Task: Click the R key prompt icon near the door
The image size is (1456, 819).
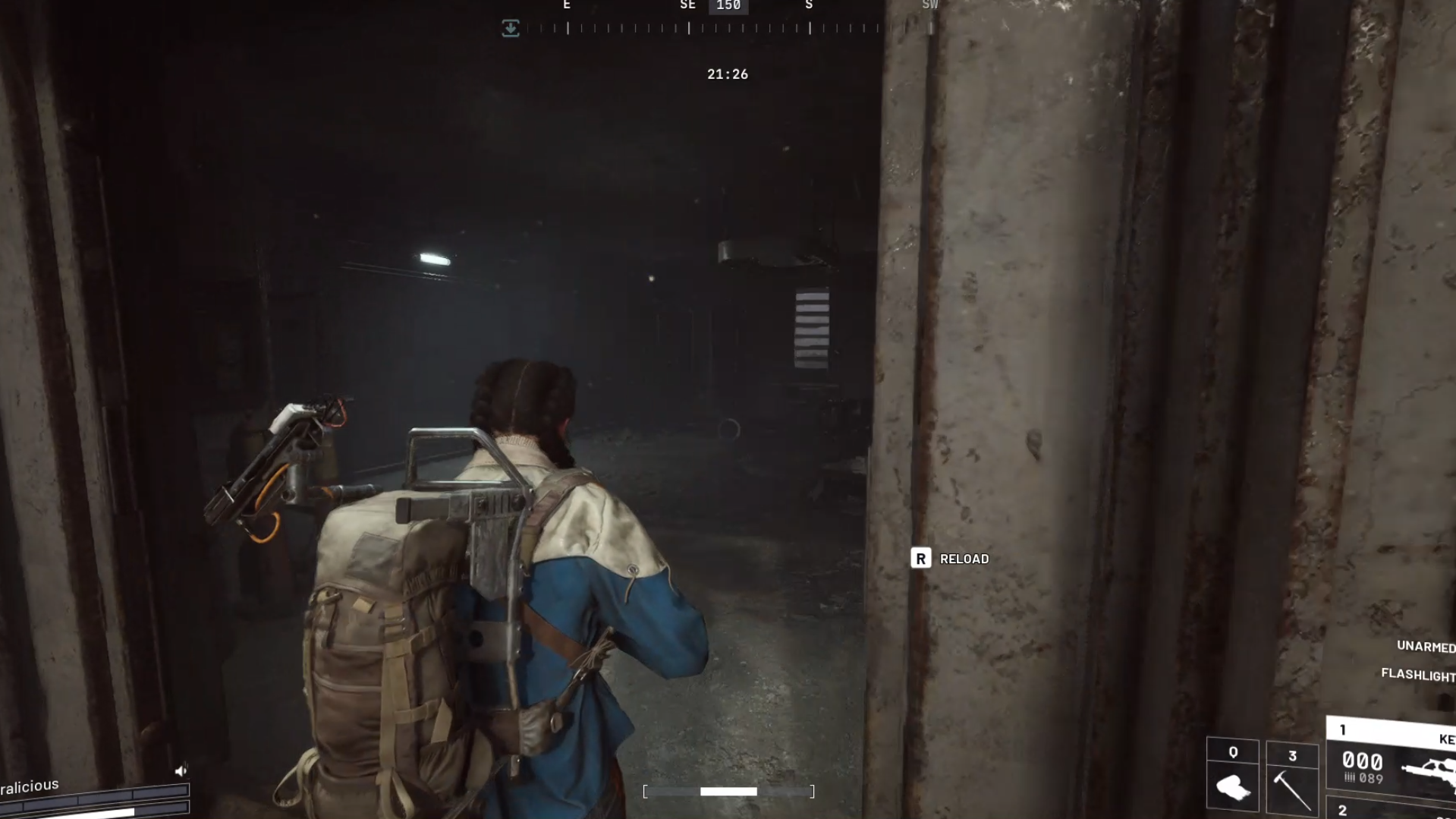Action: 921,559
